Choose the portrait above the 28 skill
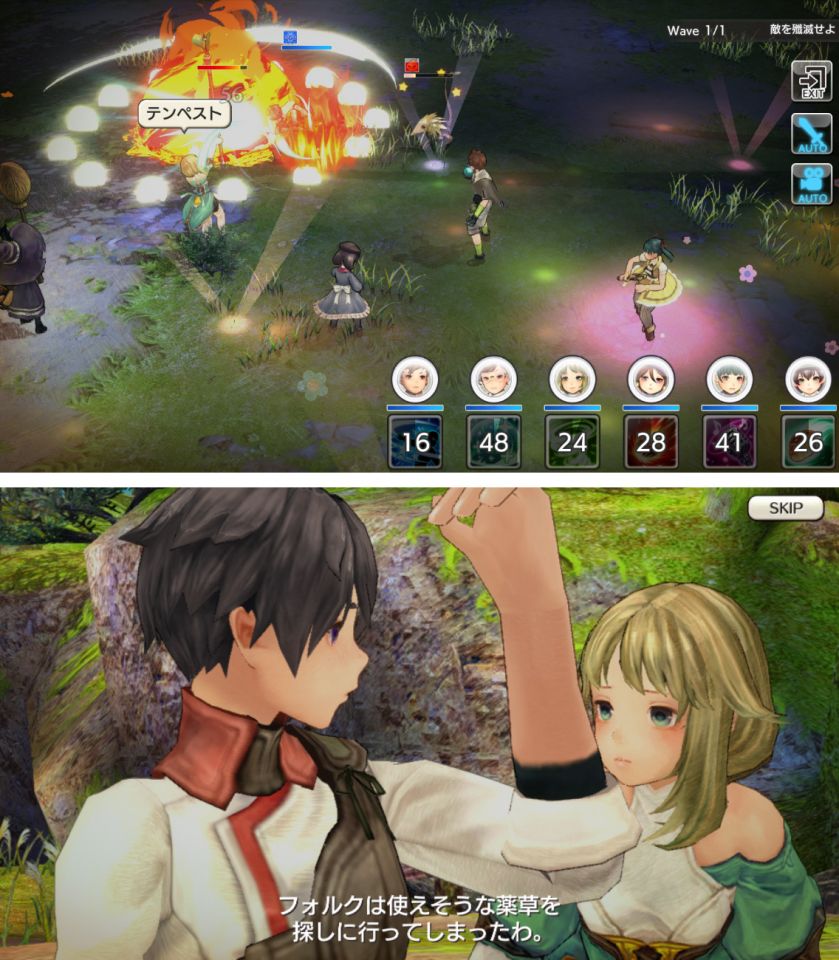 pyautogui.click(x=650, y=379)
